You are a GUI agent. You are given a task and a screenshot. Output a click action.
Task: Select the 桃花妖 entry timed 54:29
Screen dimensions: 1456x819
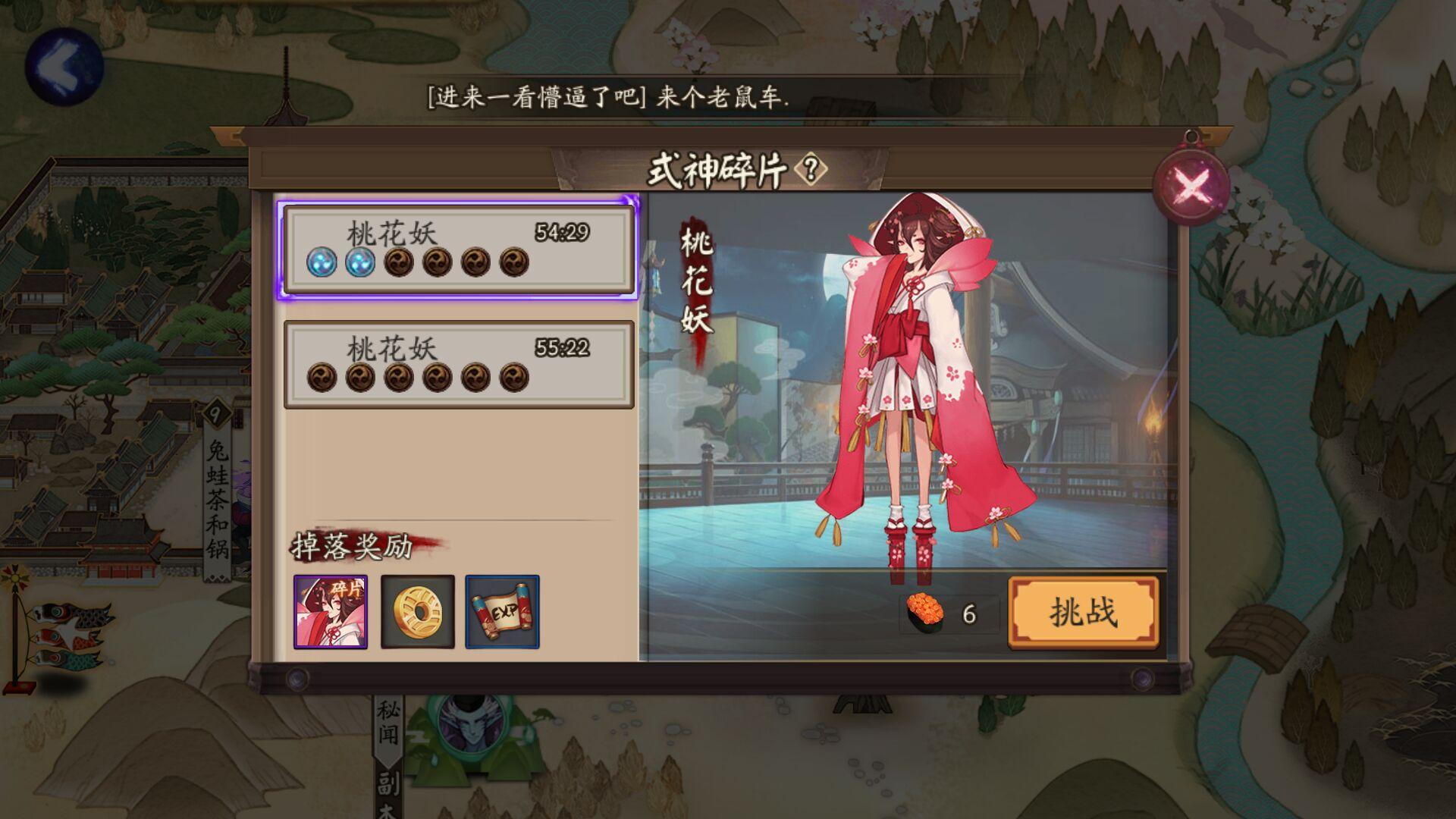tap(458, 249)
